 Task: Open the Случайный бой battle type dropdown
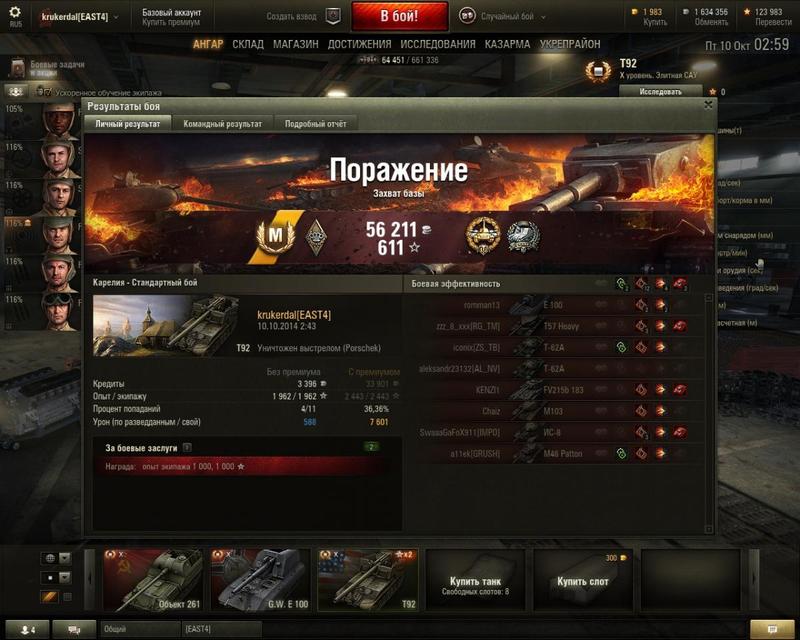[x=508, y=17]
